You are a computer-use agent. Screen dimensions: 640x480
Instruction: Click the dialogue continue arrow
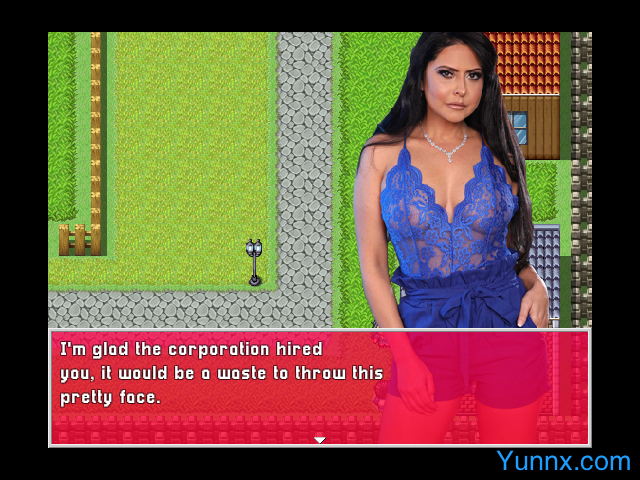tap(319, 439)
